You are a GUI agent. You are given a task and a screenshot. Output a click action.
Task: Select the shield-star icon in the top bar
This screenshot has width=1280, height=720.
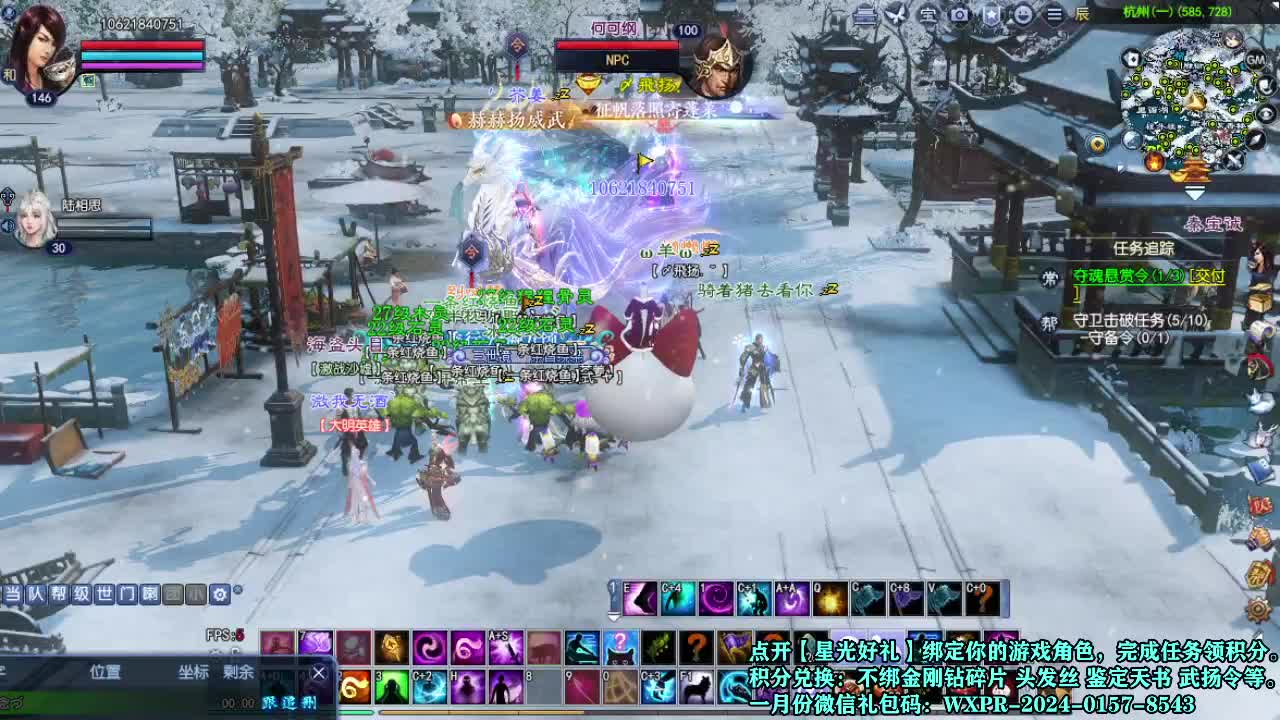click(x=993, y=15)
